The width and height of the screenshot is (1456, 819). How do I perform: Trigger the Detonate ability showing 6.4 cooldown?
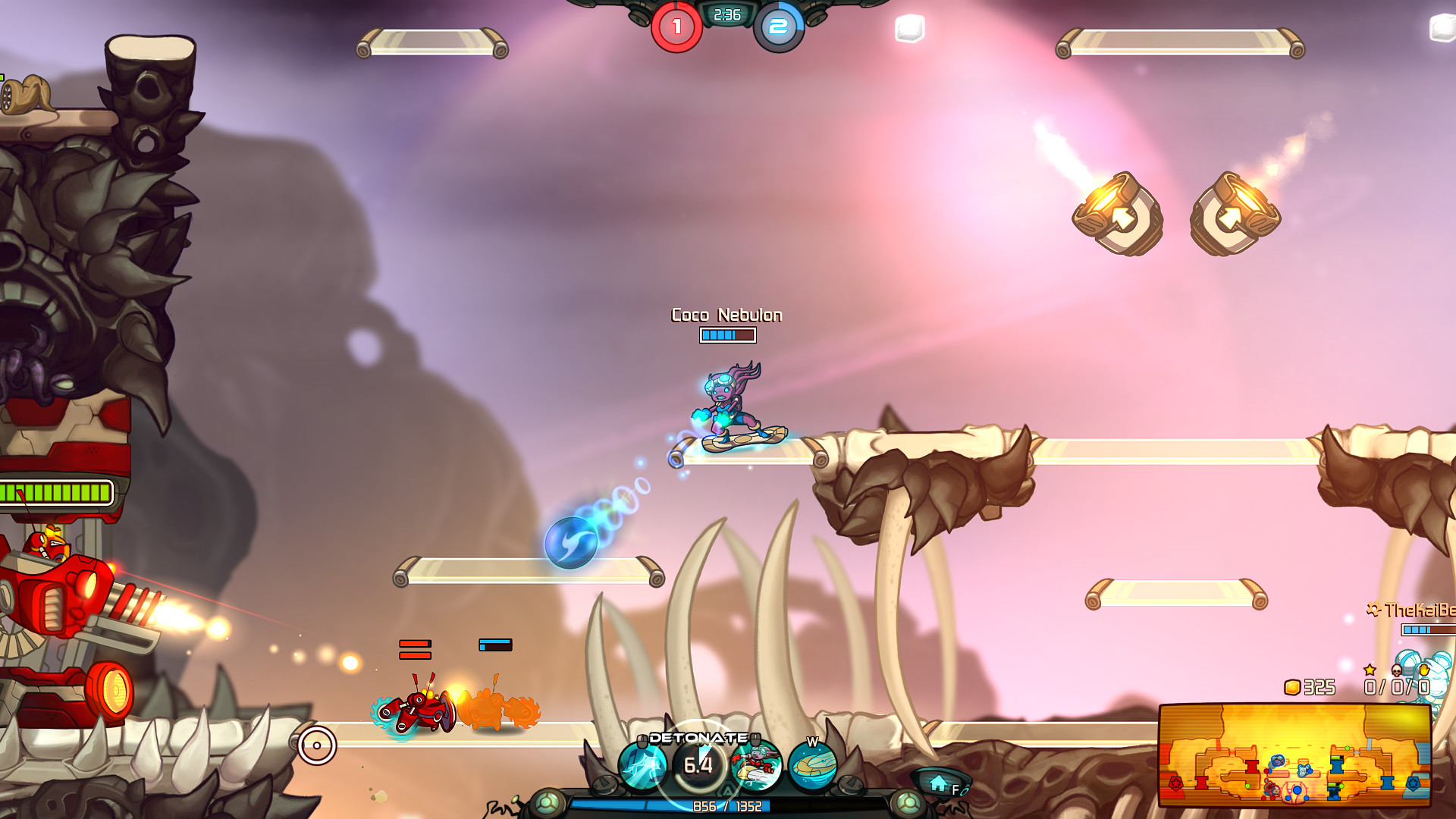pos(698,764)
